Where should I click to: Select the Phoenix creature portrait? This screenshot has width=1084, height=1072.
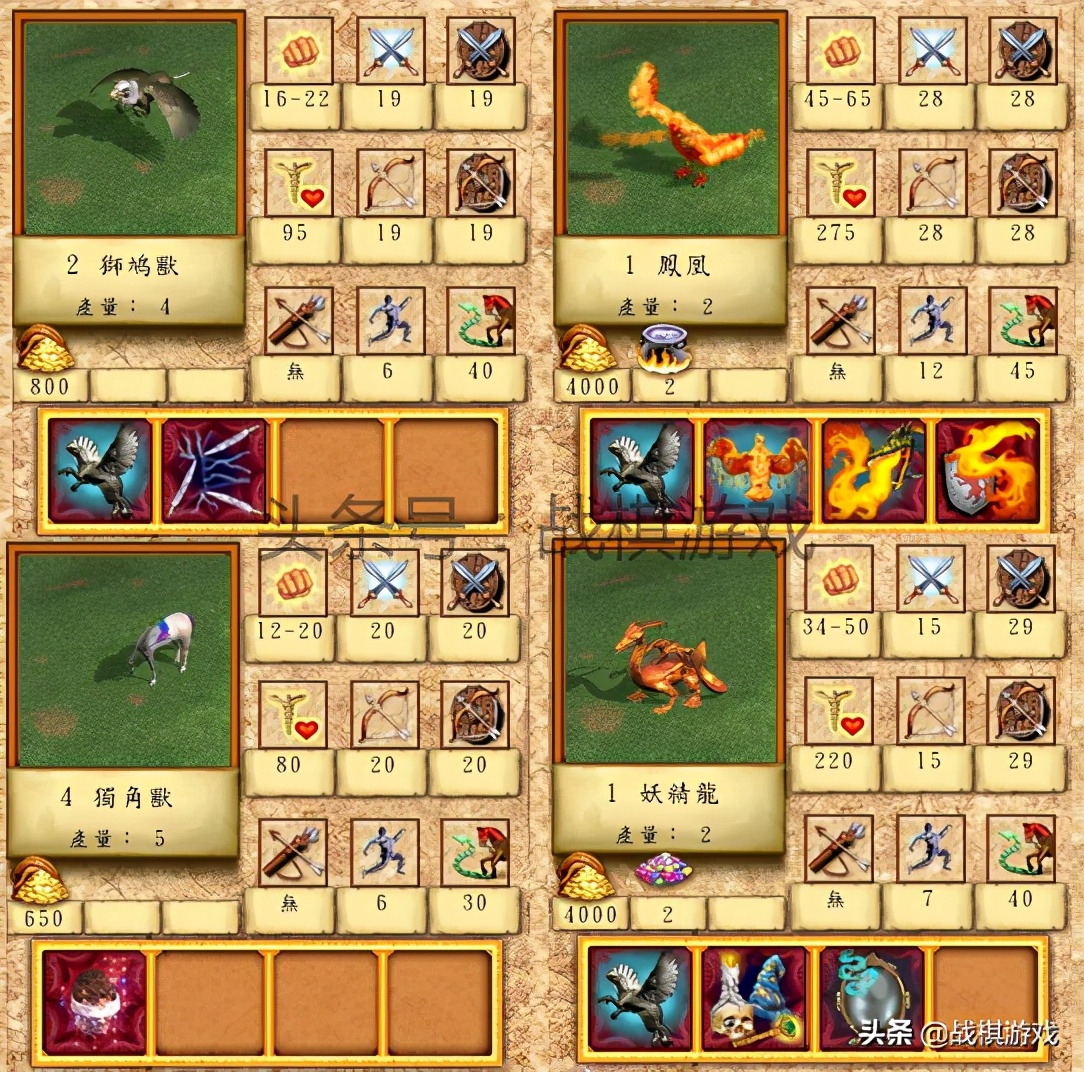(671, 127)
